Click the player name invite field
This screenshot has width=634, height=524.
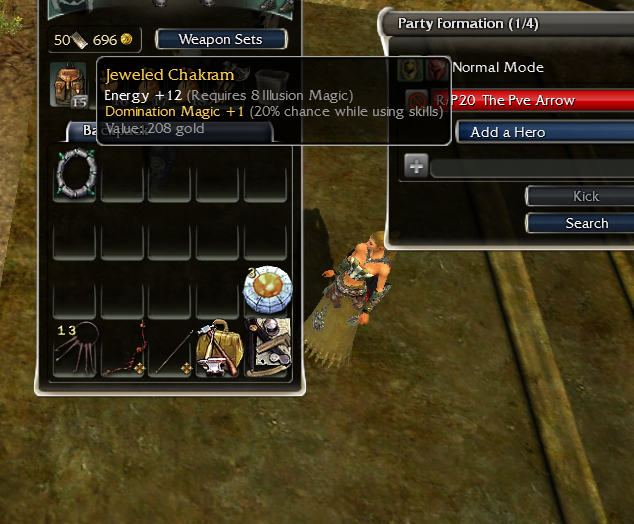pyautogui.click(x=532, y=166)
